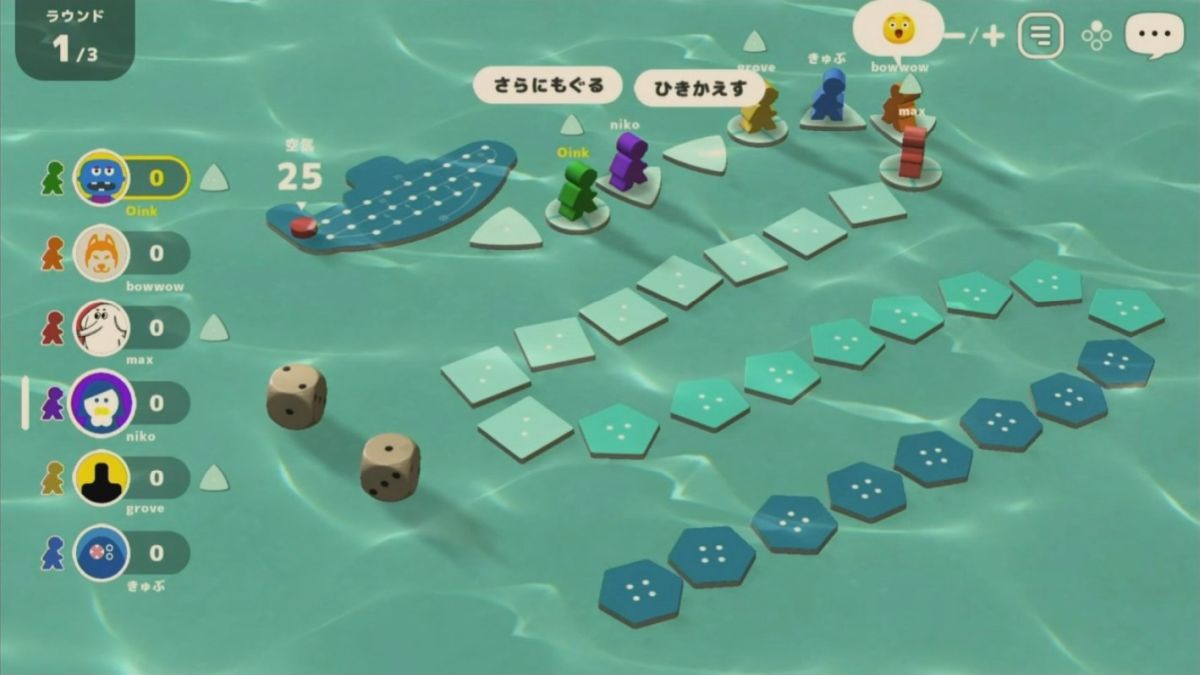Image resolution: width=1200 pixels, height=675 pixels.
Task: Select bowwow's shiba dog avatar
Action: pyautogui.click(x=101, y=253)
